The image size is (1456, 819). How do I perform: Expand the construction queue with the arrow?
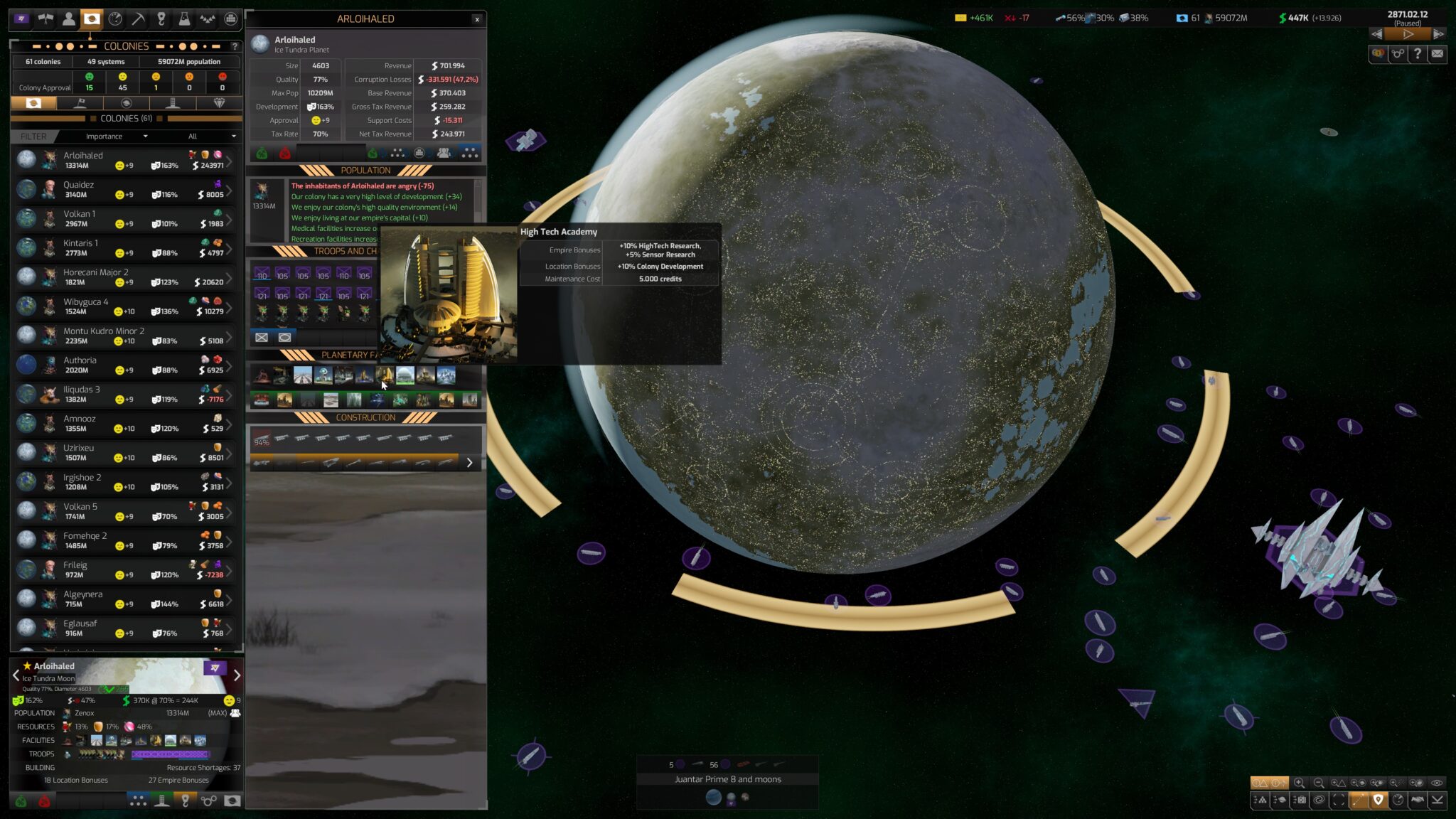[x=469, y=463]
